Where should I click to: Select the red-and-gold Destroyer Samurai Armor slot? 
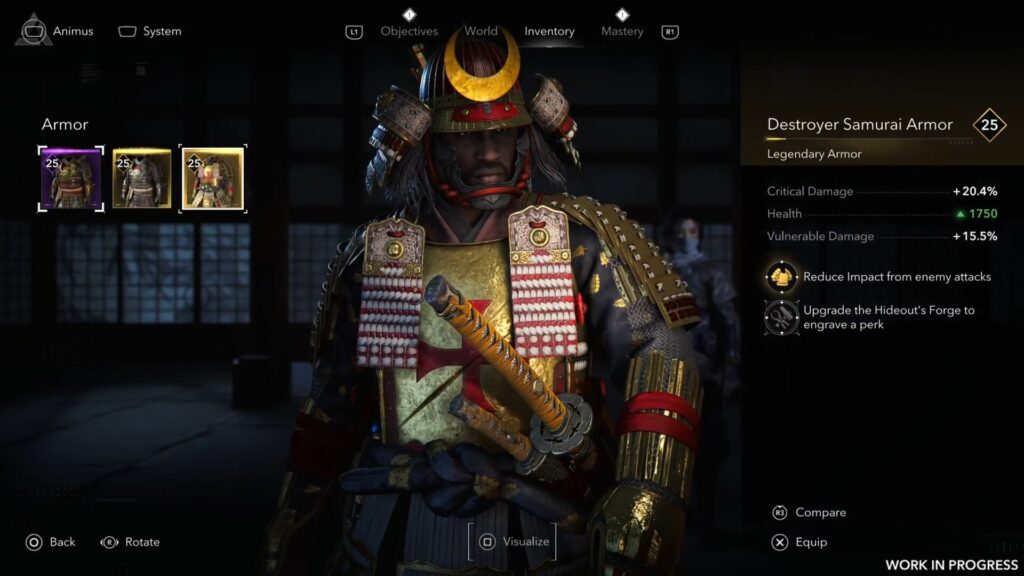pyautogui.click(x=212, y=178)
